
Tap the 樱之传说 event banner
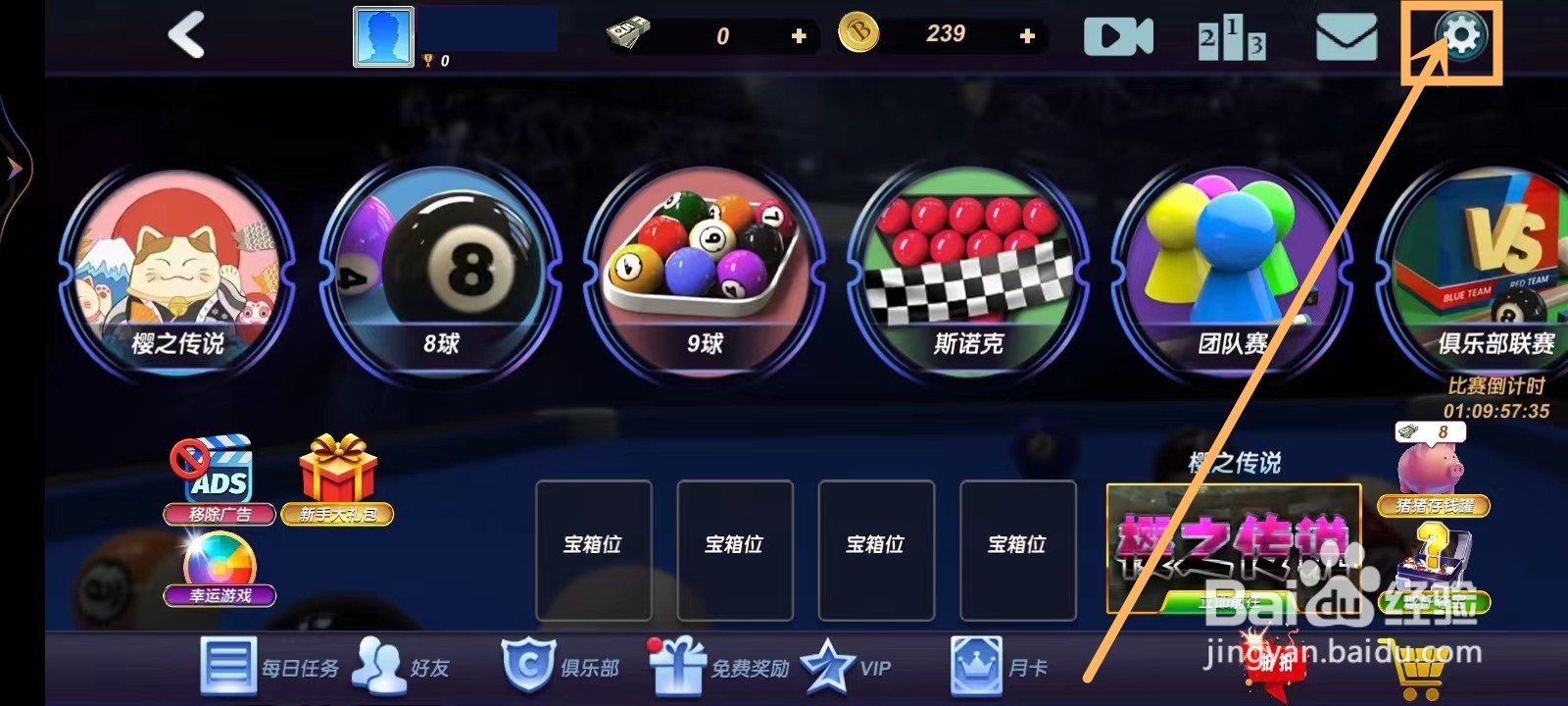(x=1233, y=552)
